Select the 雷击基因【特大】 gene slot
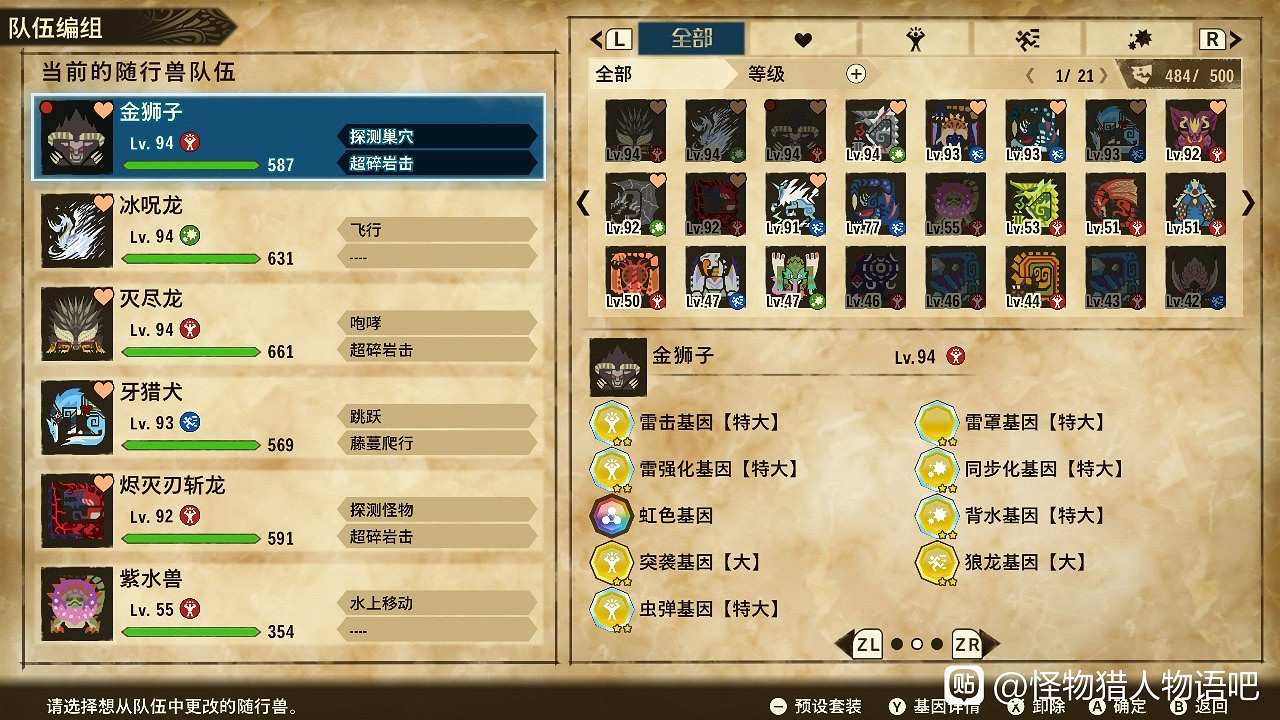The image size is (1280, 720). [613, 423]
